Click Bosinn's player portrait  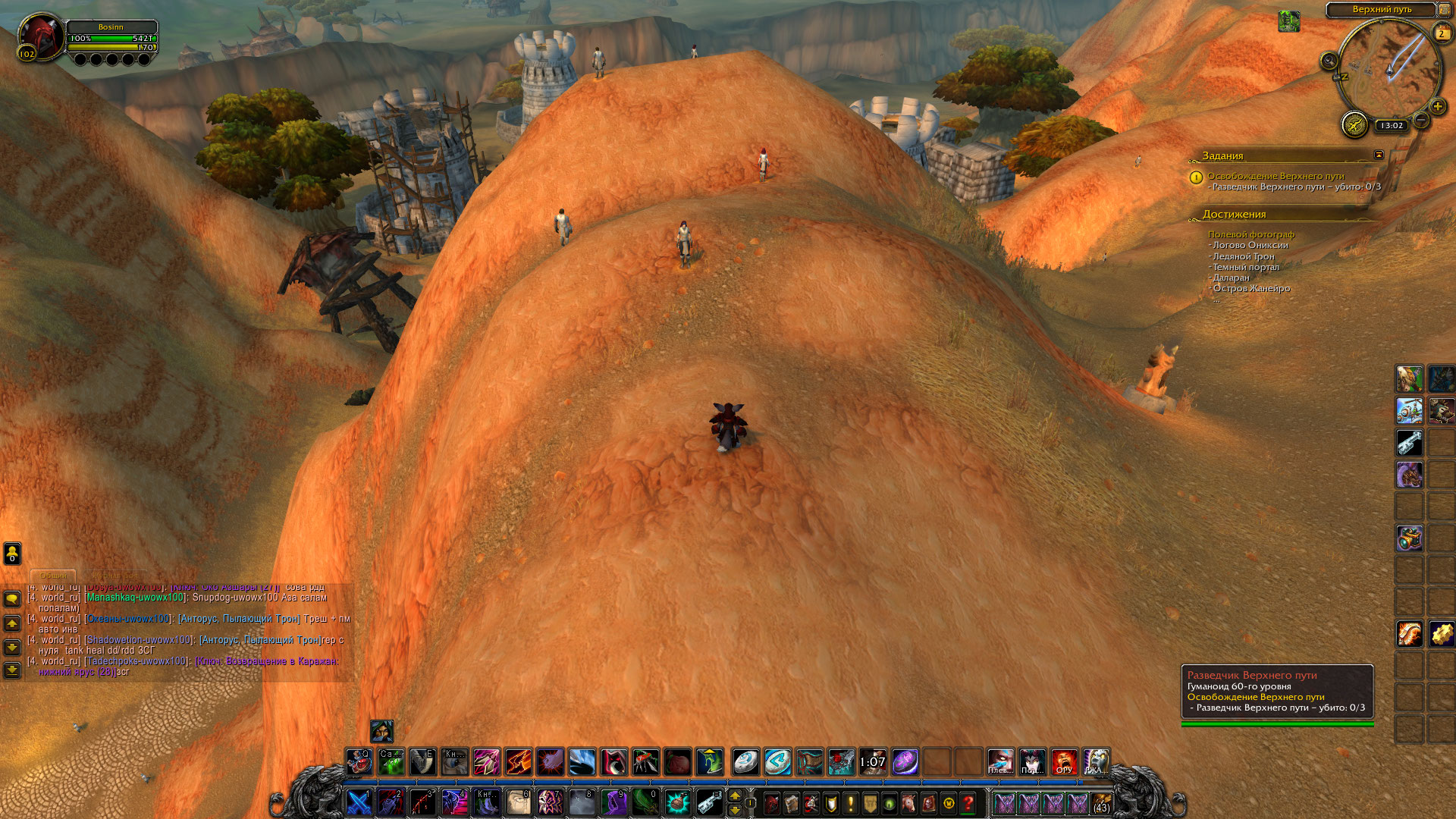(x=41, y=36)
